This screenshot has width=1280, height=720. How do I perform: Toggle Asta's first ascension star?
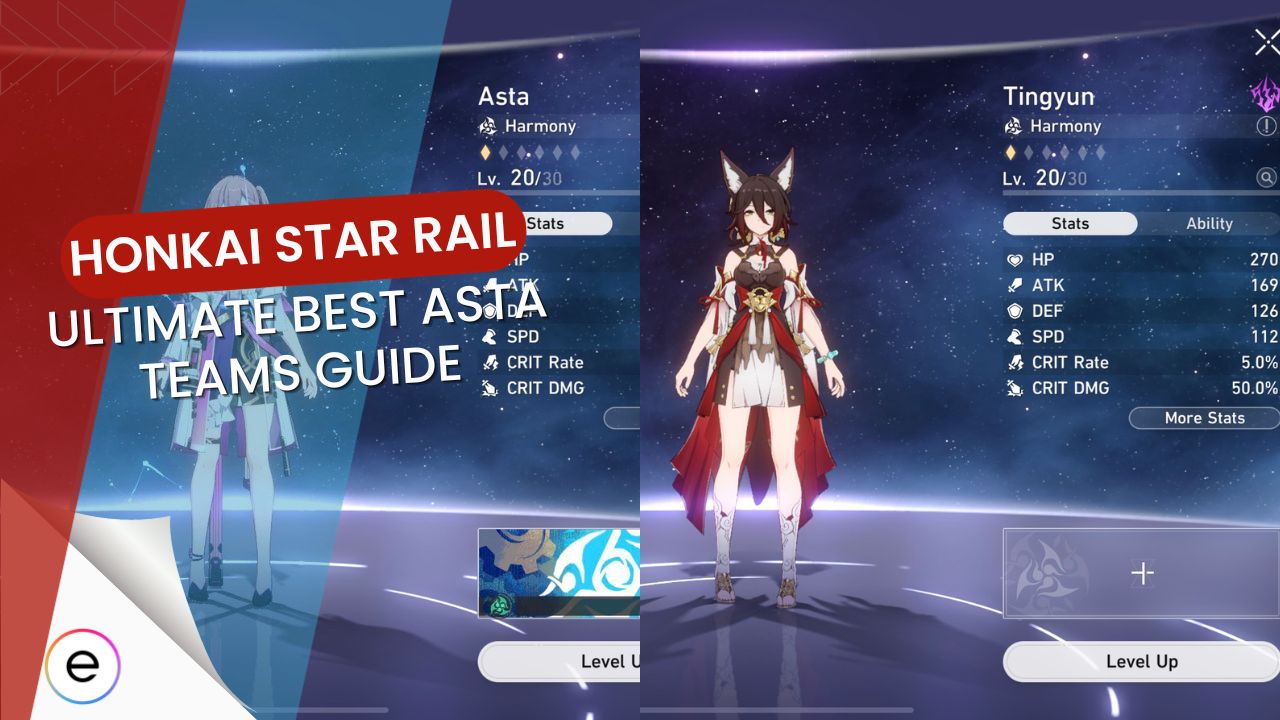pyautogui.click(x=486, y=155)
